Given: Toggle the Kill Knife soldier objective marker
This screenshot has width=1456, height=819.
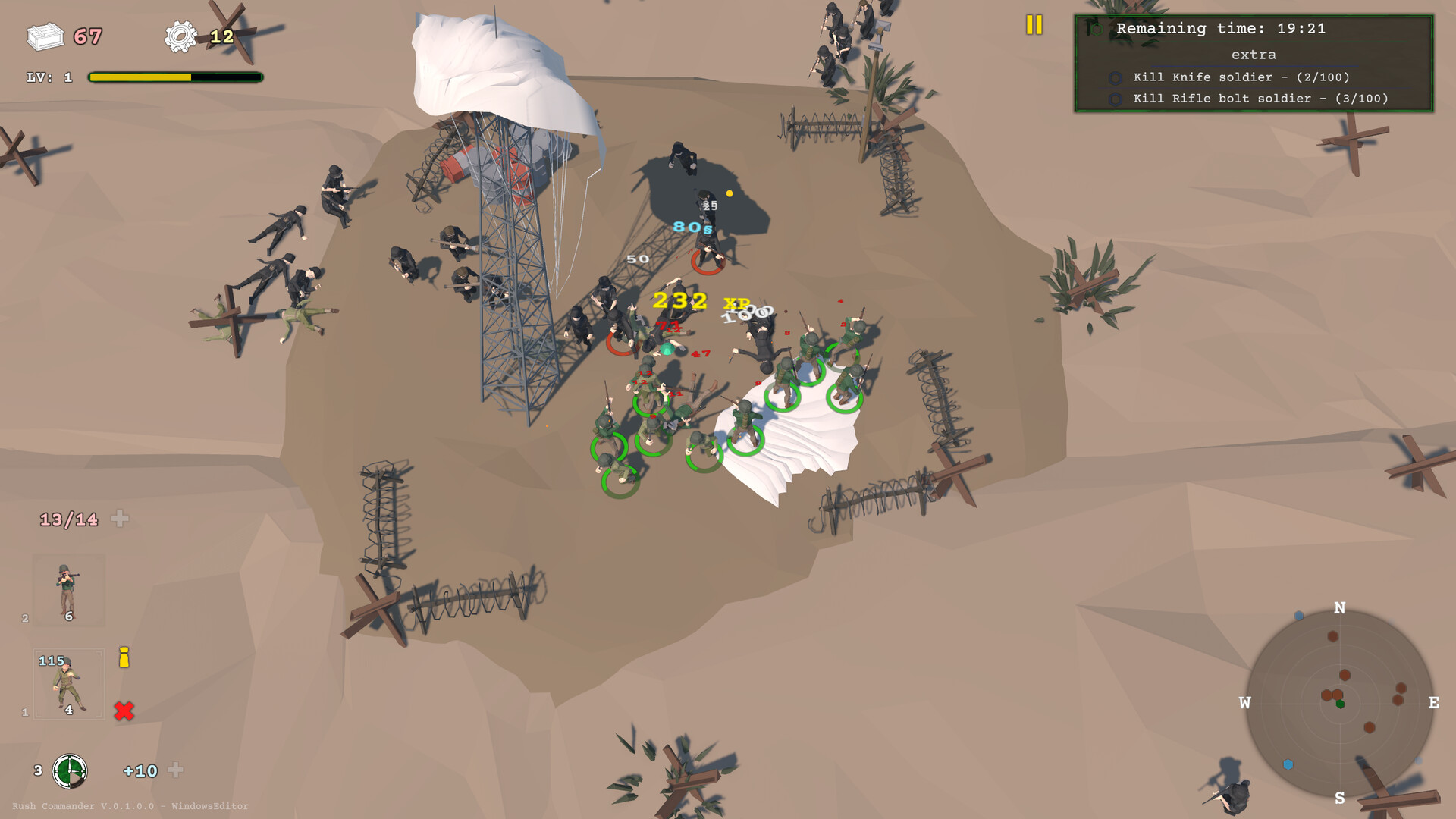Looking at the screenshot, I should tap(1115, 77).
